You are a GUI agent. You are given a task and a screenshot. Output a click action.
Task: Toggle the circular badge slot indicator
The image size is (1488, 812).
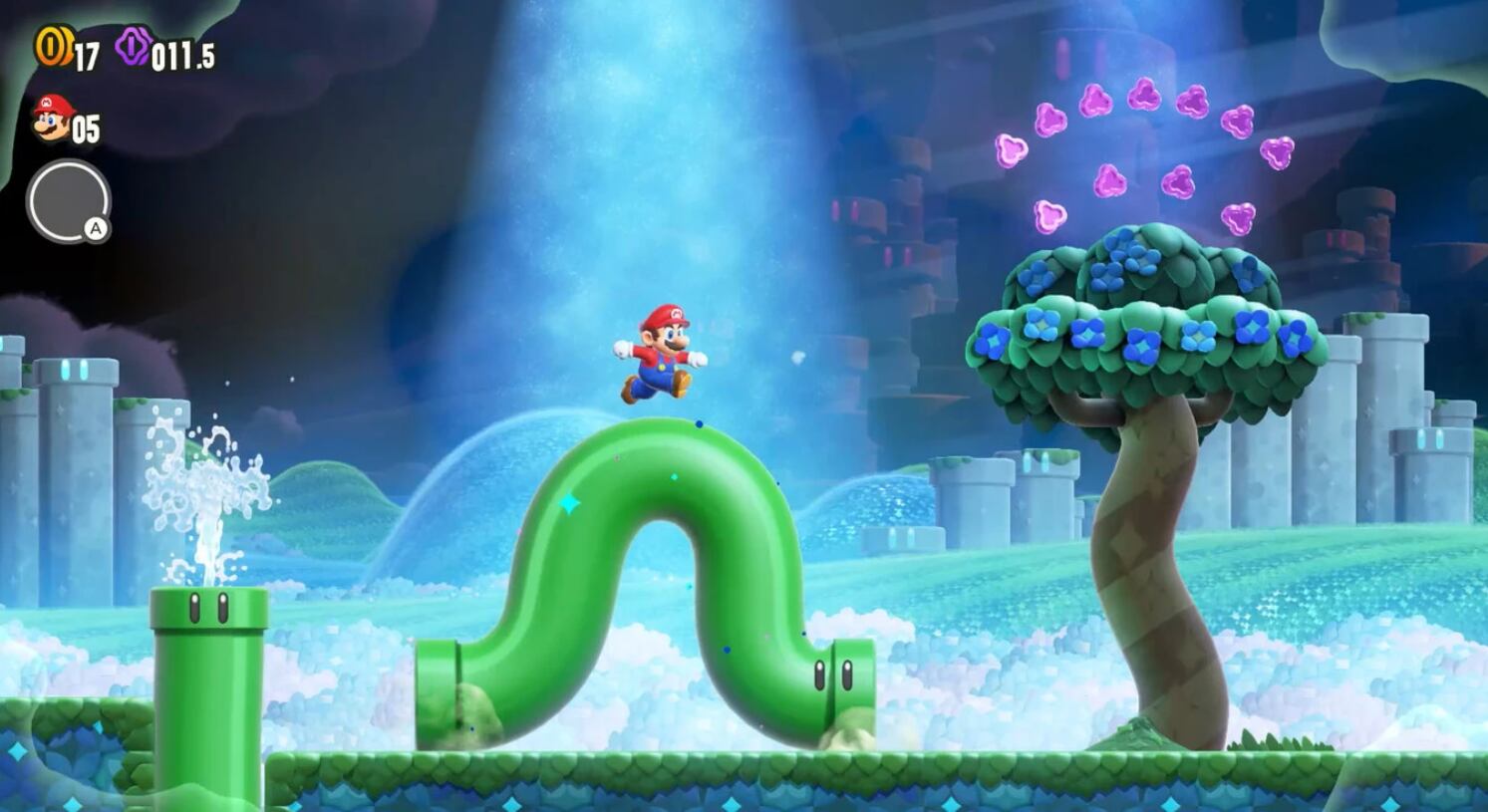66,202
